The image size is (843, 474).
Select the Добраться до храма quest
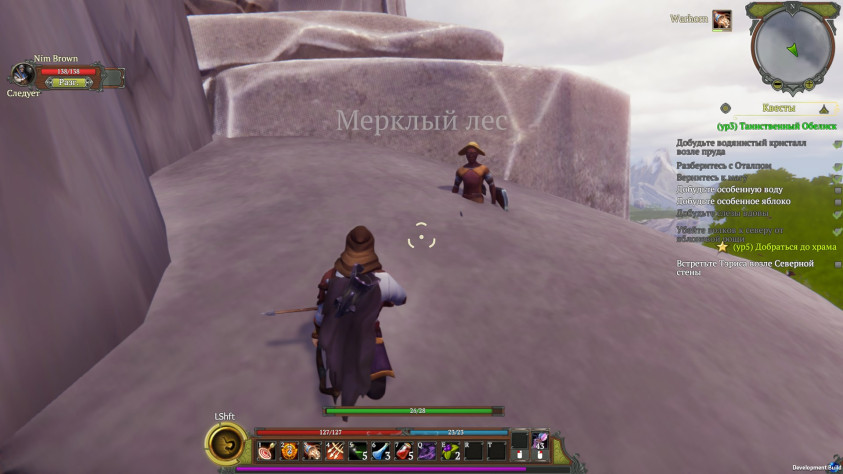(x=784, y=247)
